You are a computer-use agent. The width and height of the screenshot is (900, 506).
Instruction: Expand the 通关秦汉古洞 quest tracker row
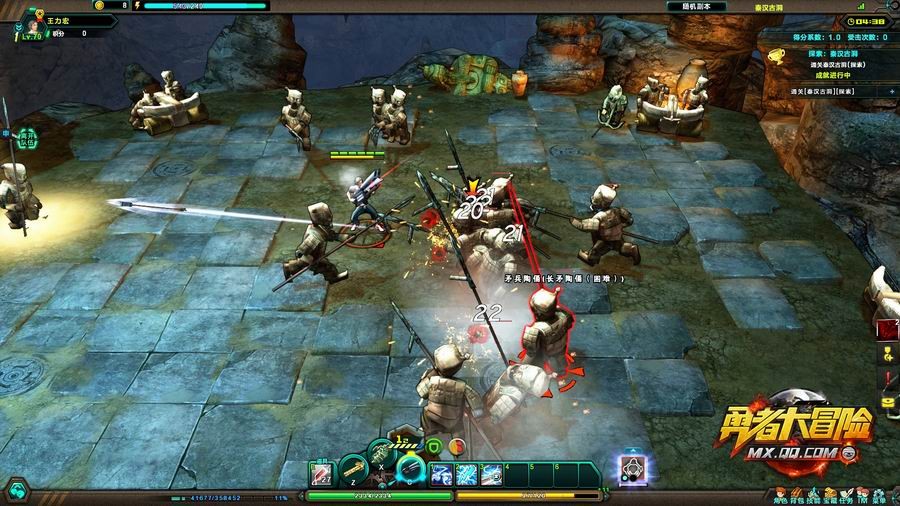(x=889, y=90)
